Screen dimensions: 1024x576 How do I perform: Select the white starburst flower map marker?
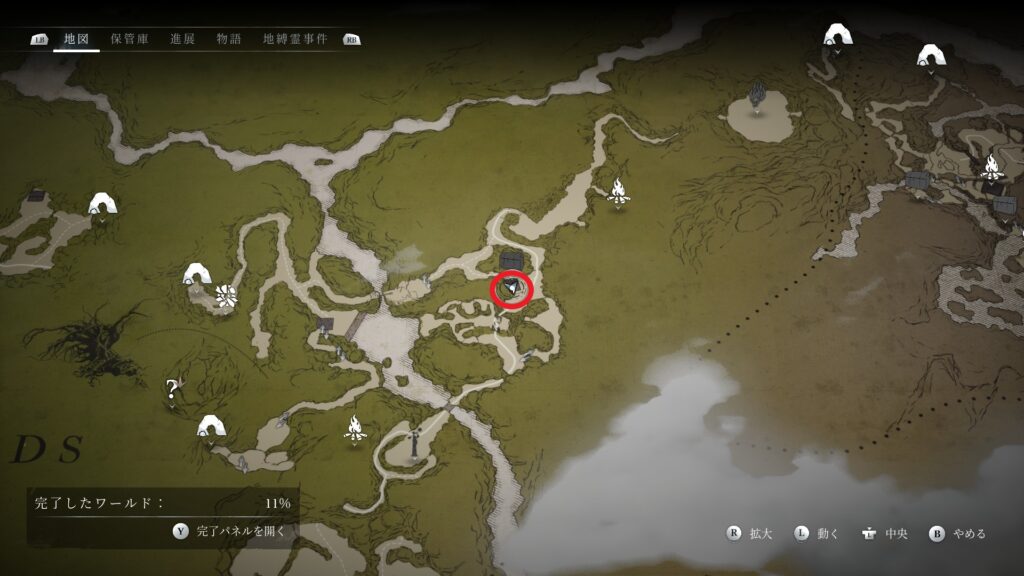pyautogui.click(x=226, y=295)
